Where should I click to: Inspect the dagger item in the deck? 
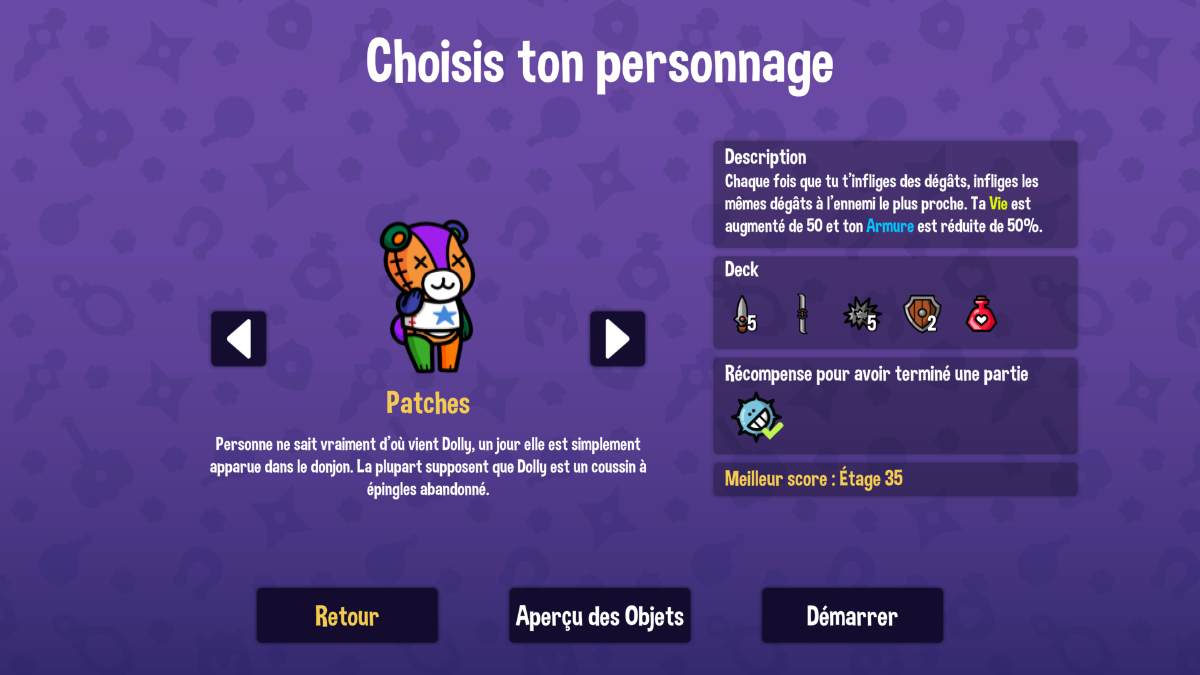click(x=741, y=315)
